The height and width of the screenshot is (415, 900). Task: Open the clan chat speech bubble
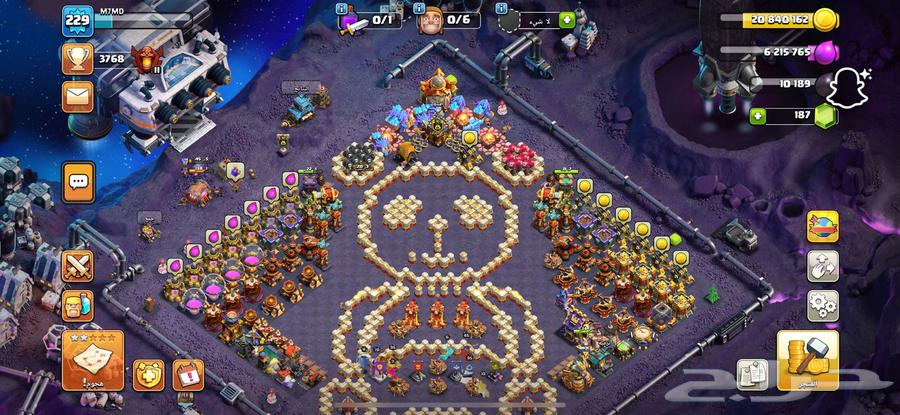click(78, 183)
